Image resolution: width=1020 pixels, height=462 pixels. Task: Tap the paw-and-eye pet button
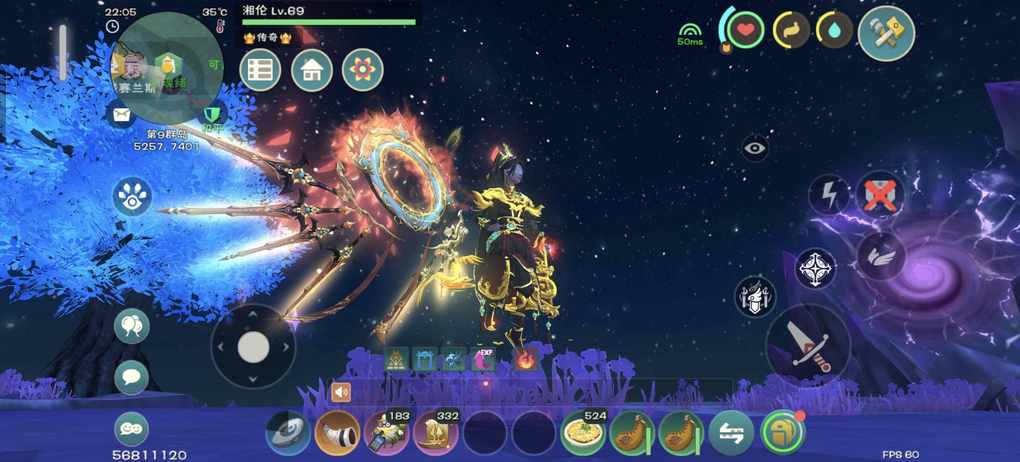click(132, 197)
